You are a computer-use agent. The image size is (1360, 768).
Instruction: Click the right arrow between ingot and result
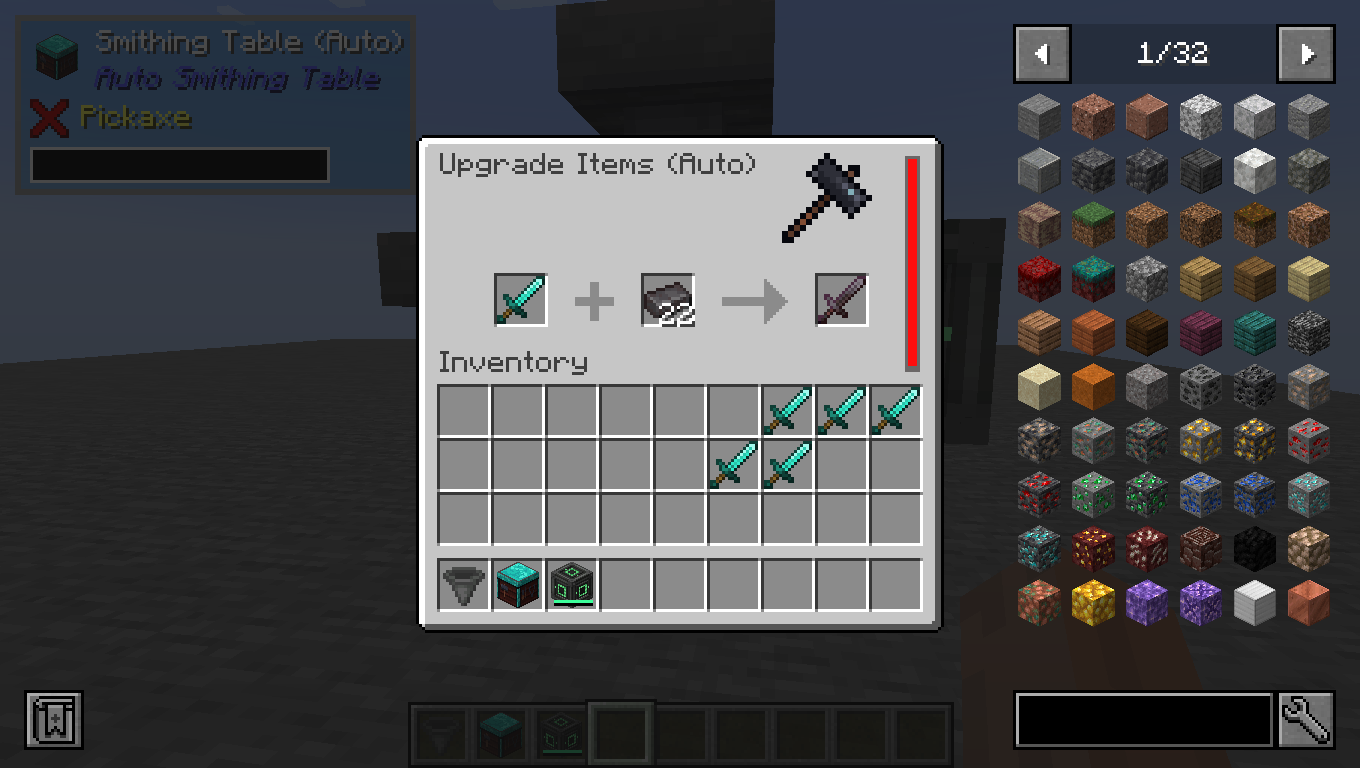754,301
